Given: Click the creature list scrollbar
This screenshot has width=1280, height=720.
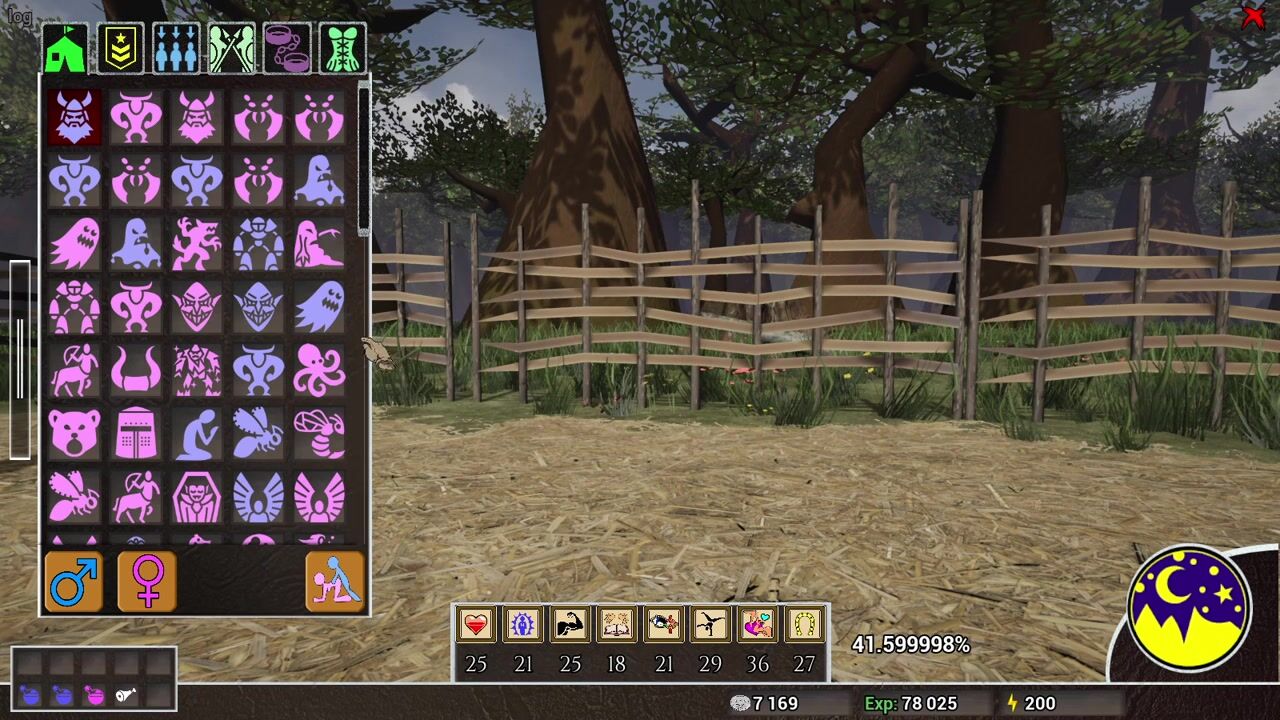Looking at the screenshot, I should point(364,160).
